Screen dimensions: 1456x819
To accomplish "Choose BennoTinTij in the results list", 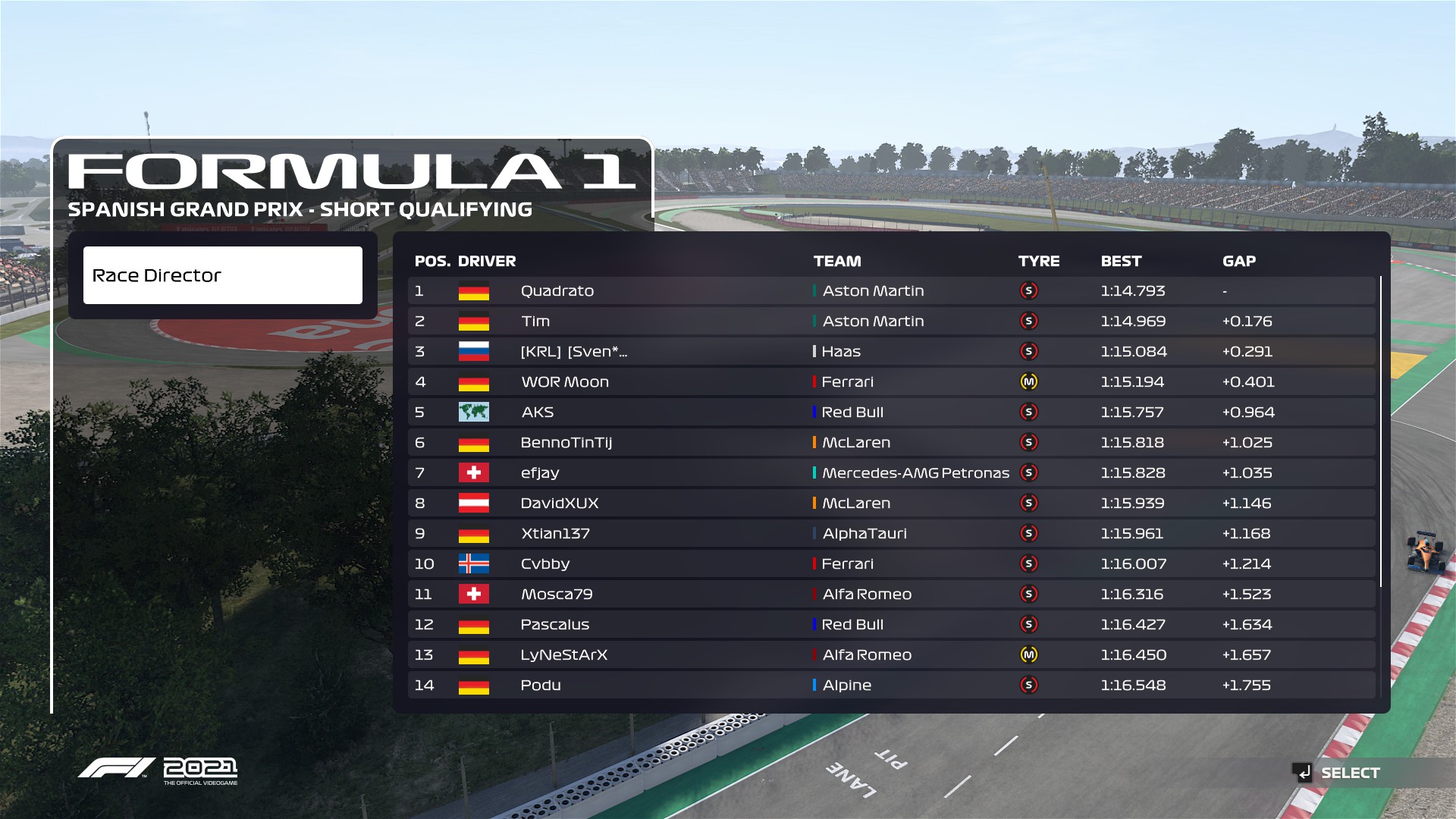I will (891, 443).
